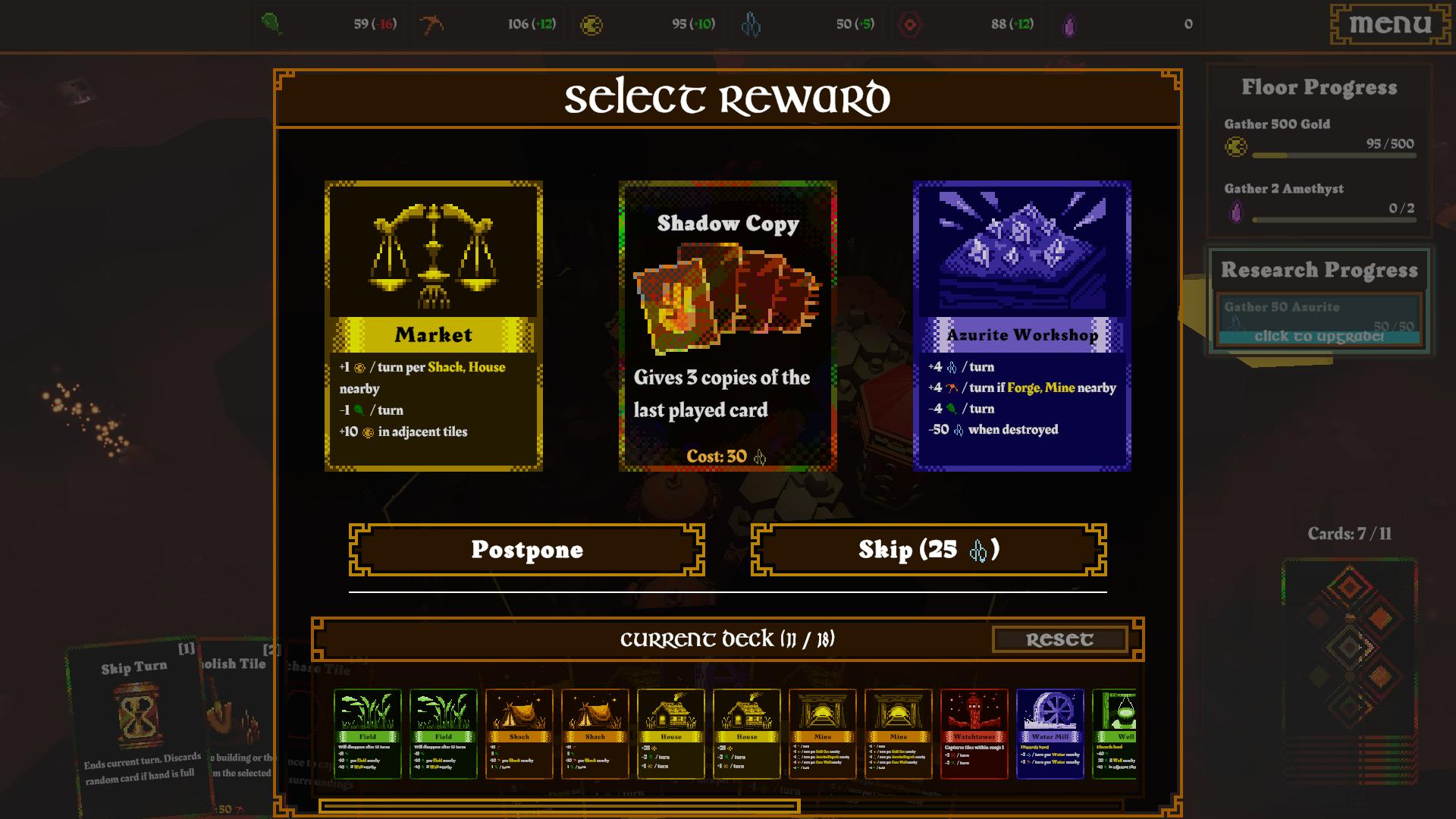The image size is (1456, 819).
Task: Click the deck list horizontal scrollbar
Action: click(x=560, y=807)
